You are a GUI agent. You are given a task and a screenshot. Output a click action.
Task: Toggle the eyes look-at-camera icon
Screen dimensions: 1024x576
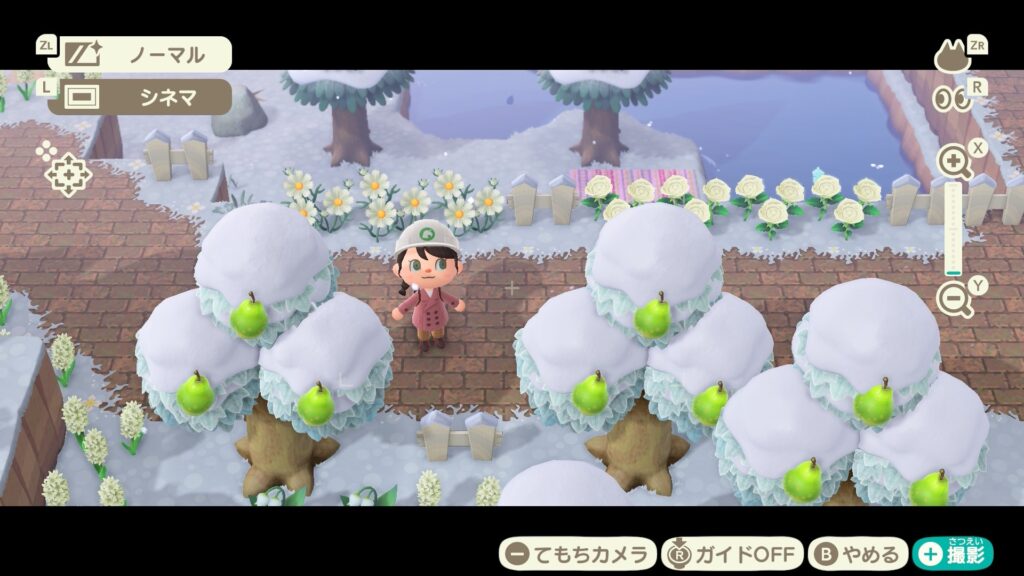[x=951, y=99]
